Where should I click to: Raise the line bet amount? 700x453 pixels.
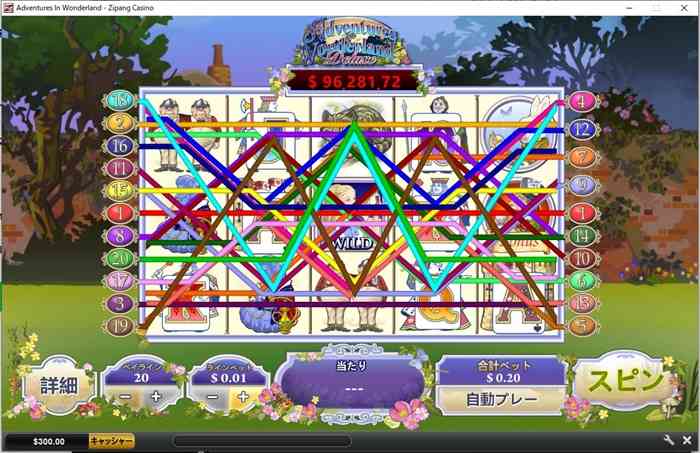point(241,397)
